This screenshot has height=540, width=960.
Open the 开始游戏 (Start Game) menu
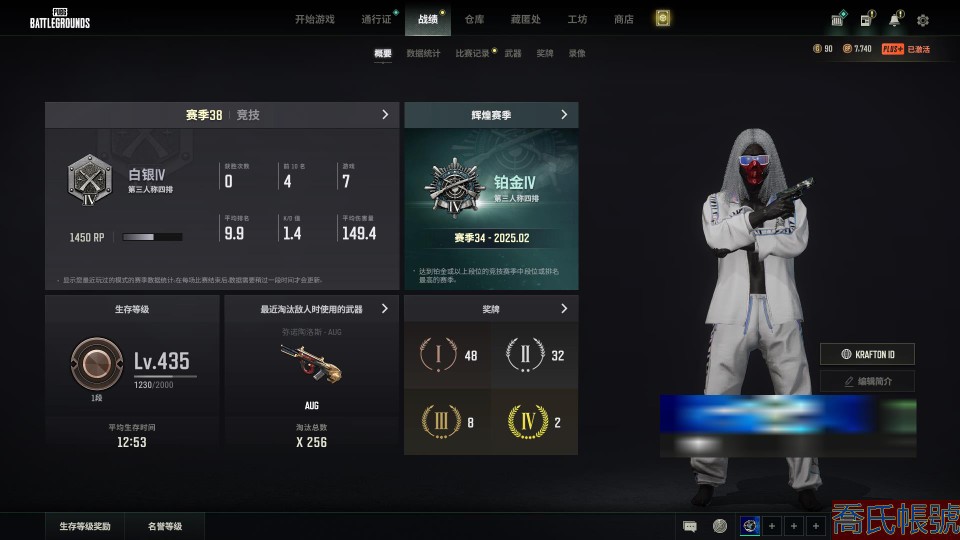coord(314,19)
